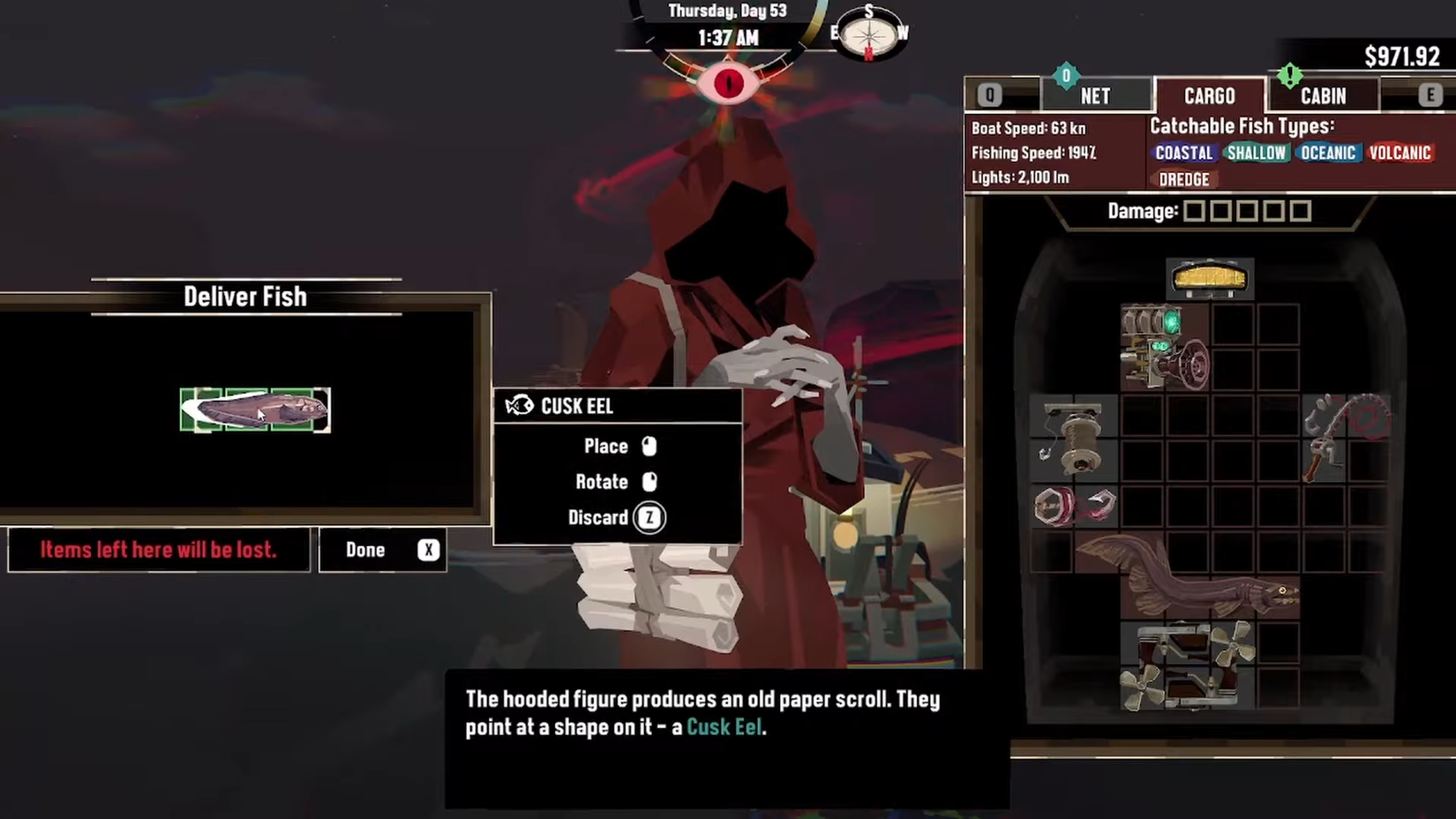Click the green alert badge above CABIN
1456x819 pixels.
1288,77
